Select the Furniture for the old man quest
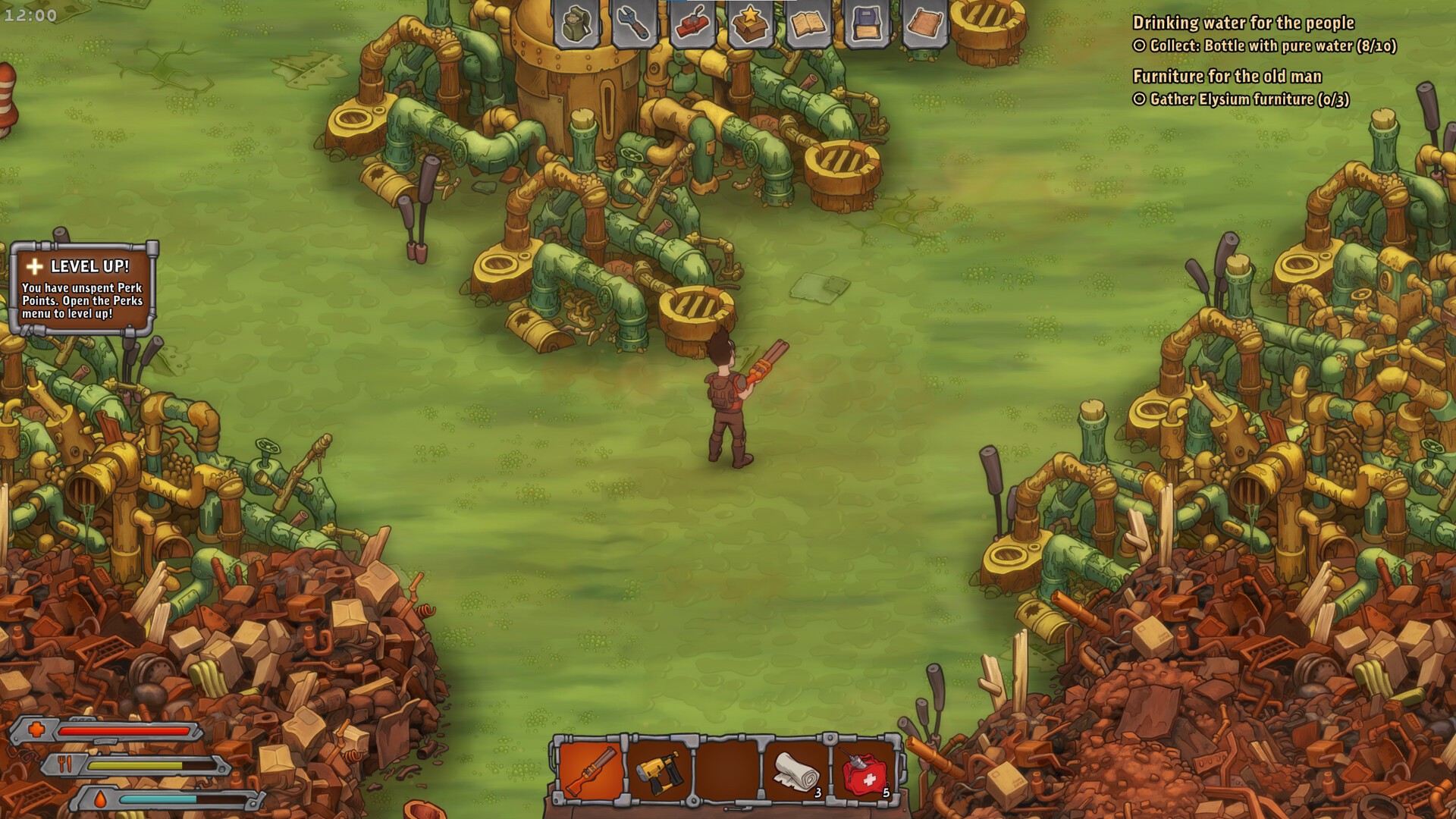 [x=1226, y=77]
